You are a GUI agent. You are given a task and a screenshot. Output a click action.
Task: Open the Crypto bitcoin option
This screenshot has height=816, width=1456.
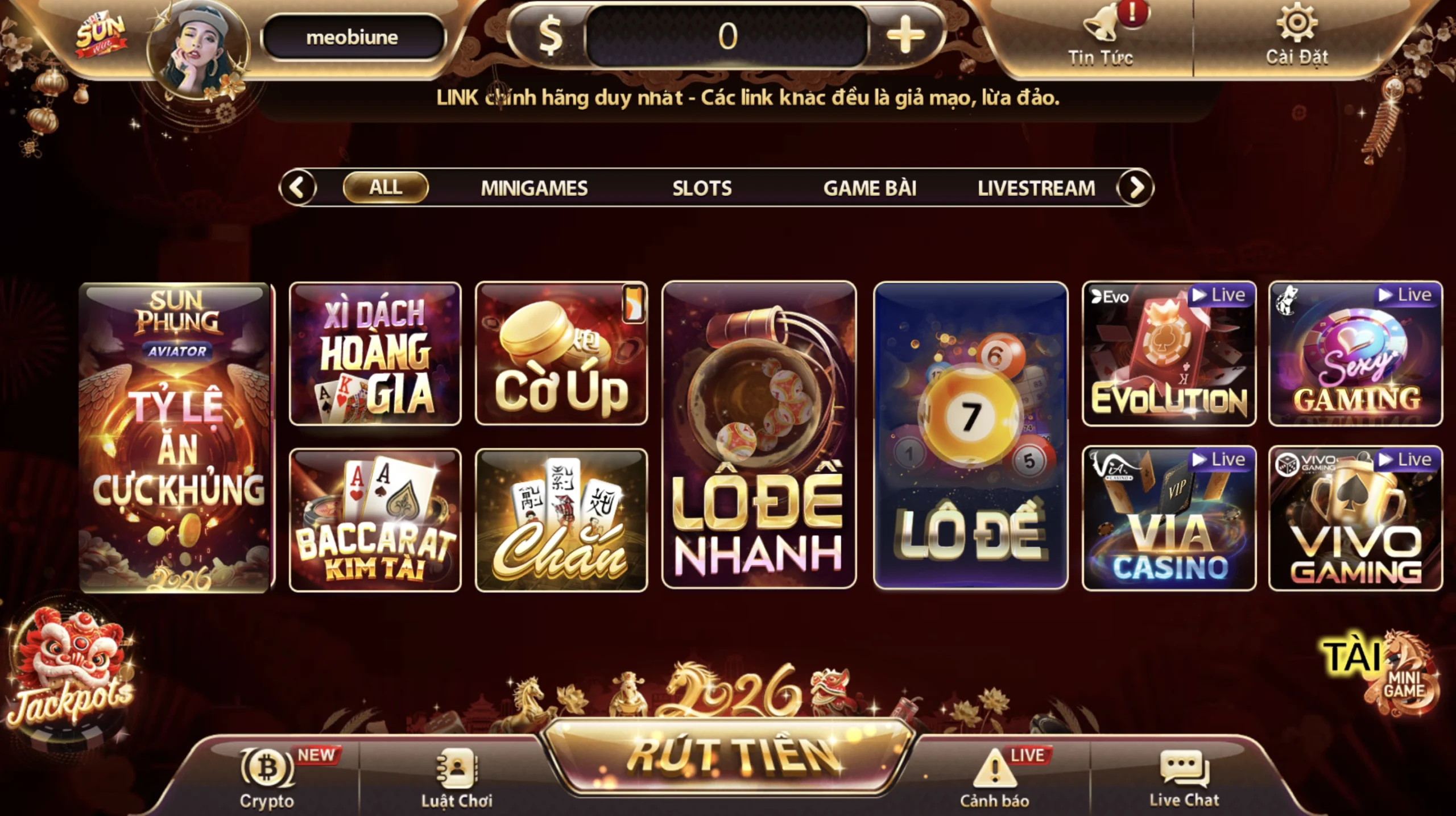coord(267,777)
